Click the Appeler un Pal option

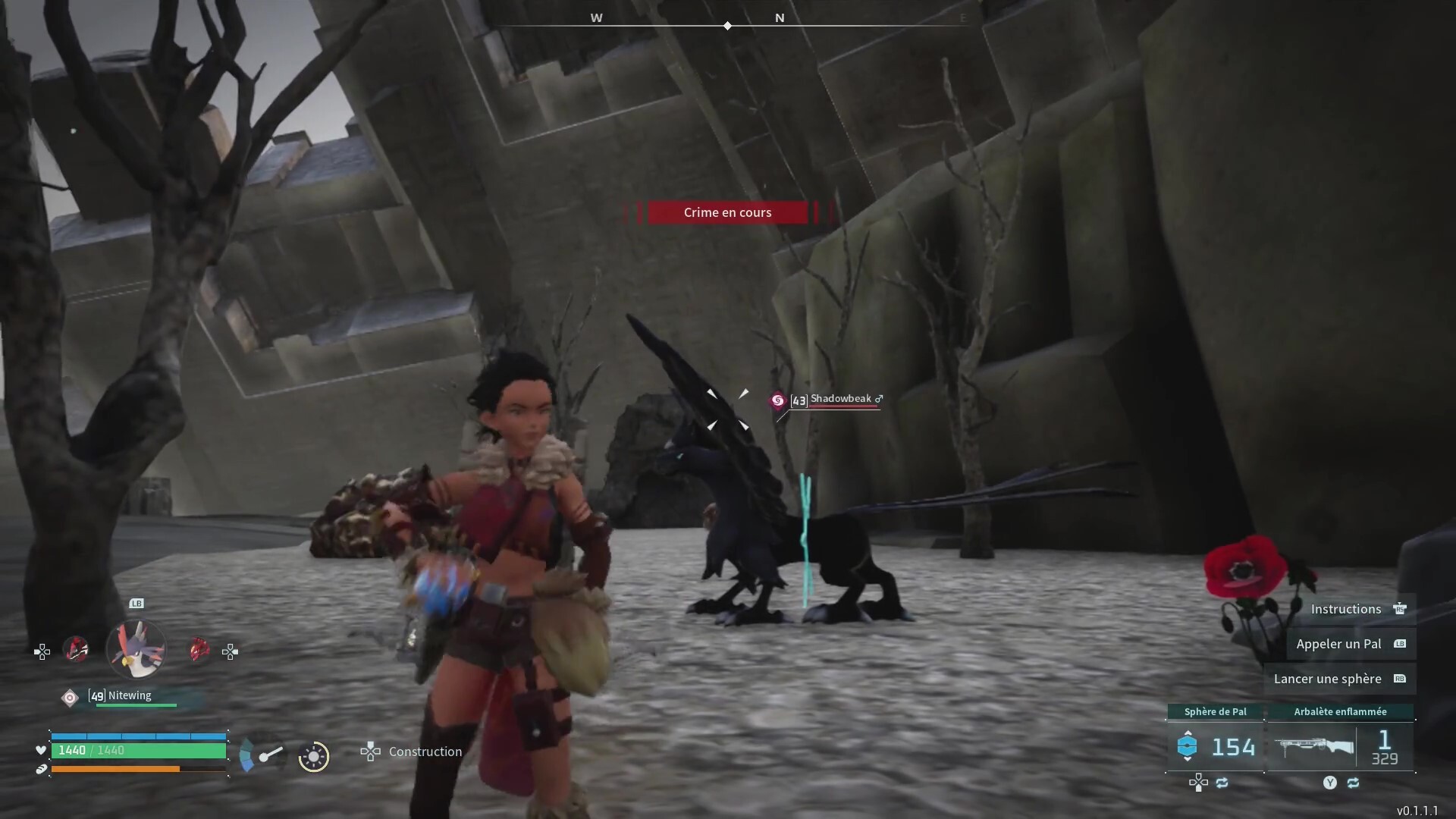click(x=1339, y=644)
